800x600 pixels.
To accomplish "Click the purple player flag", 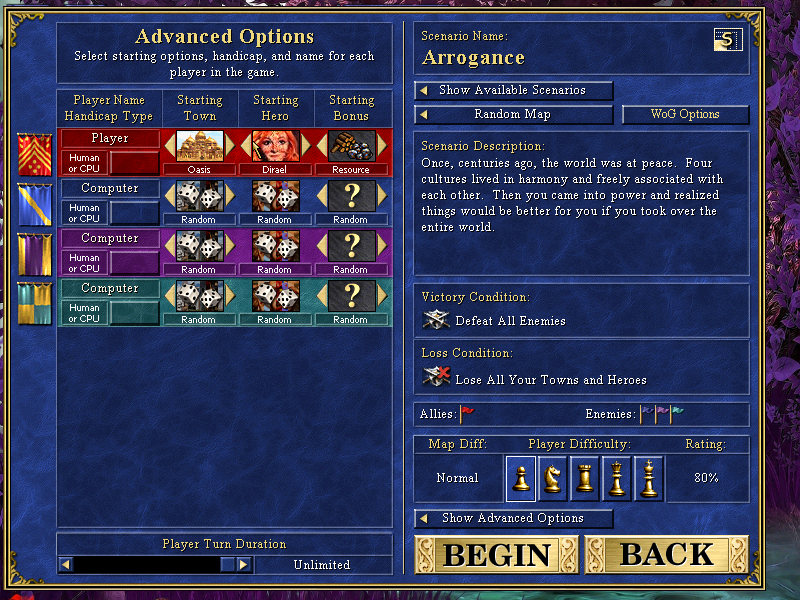I will [35, 253].
